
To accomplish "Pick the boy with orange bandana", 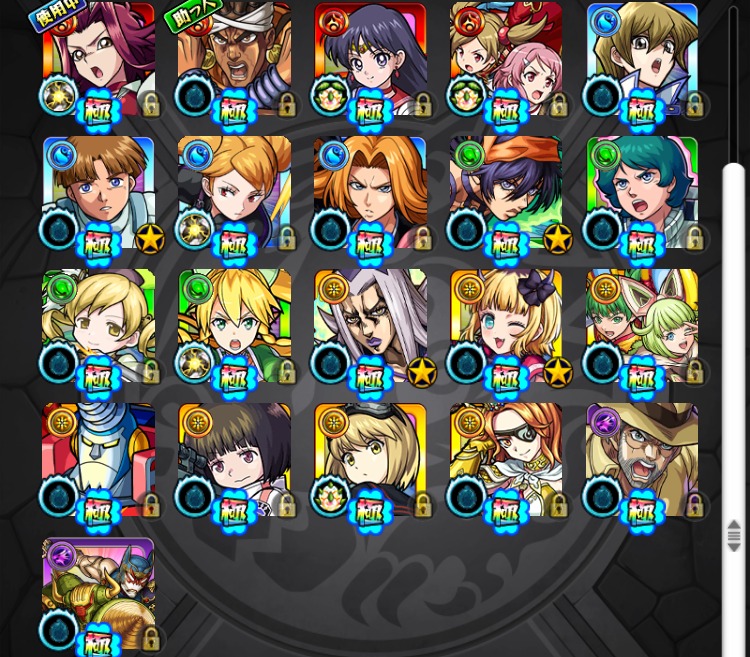I will [x=506, y=192].
